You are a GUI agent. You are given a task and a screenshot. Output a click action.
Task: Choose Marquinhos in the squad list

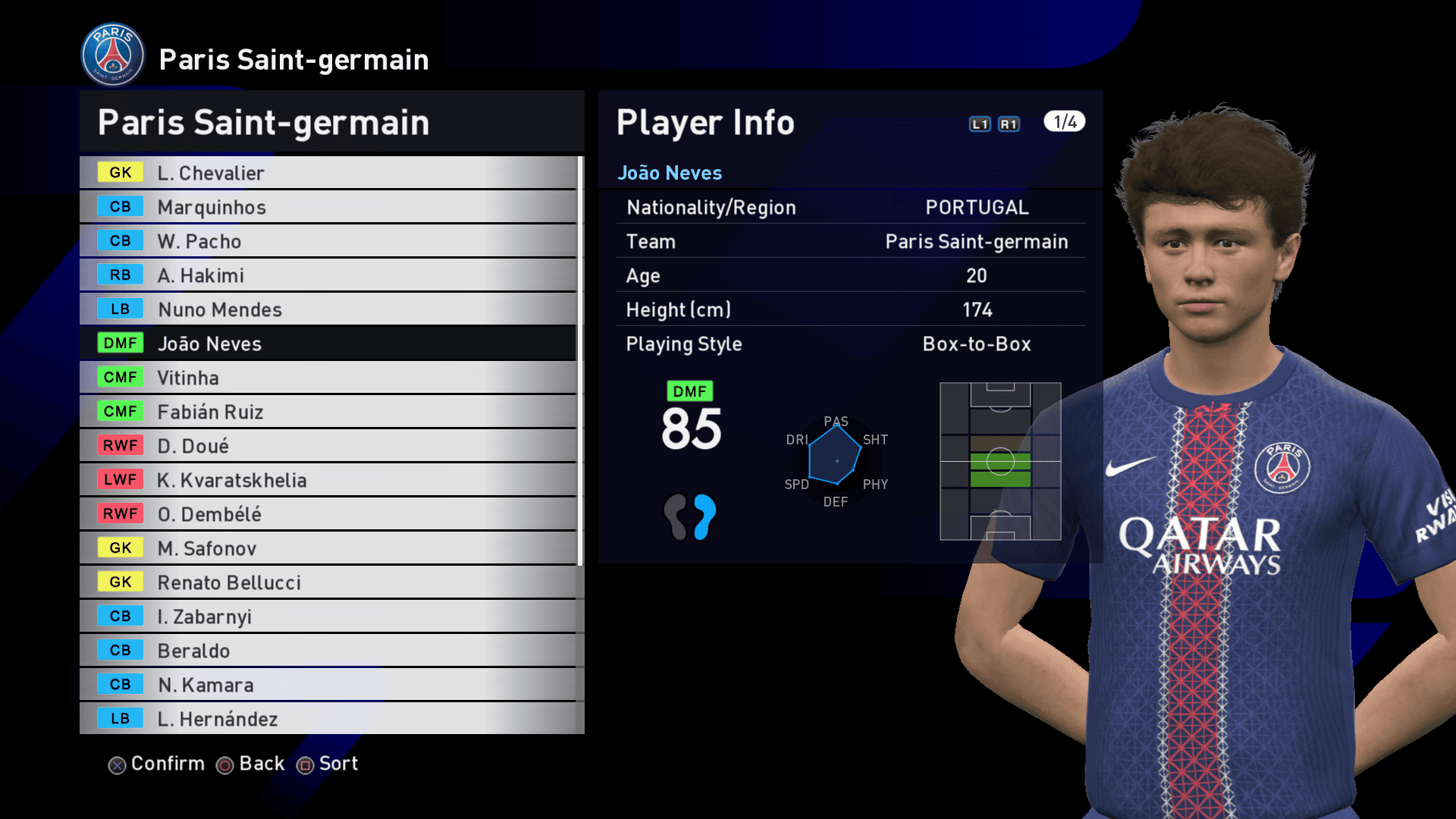click(x=328, y=207)
